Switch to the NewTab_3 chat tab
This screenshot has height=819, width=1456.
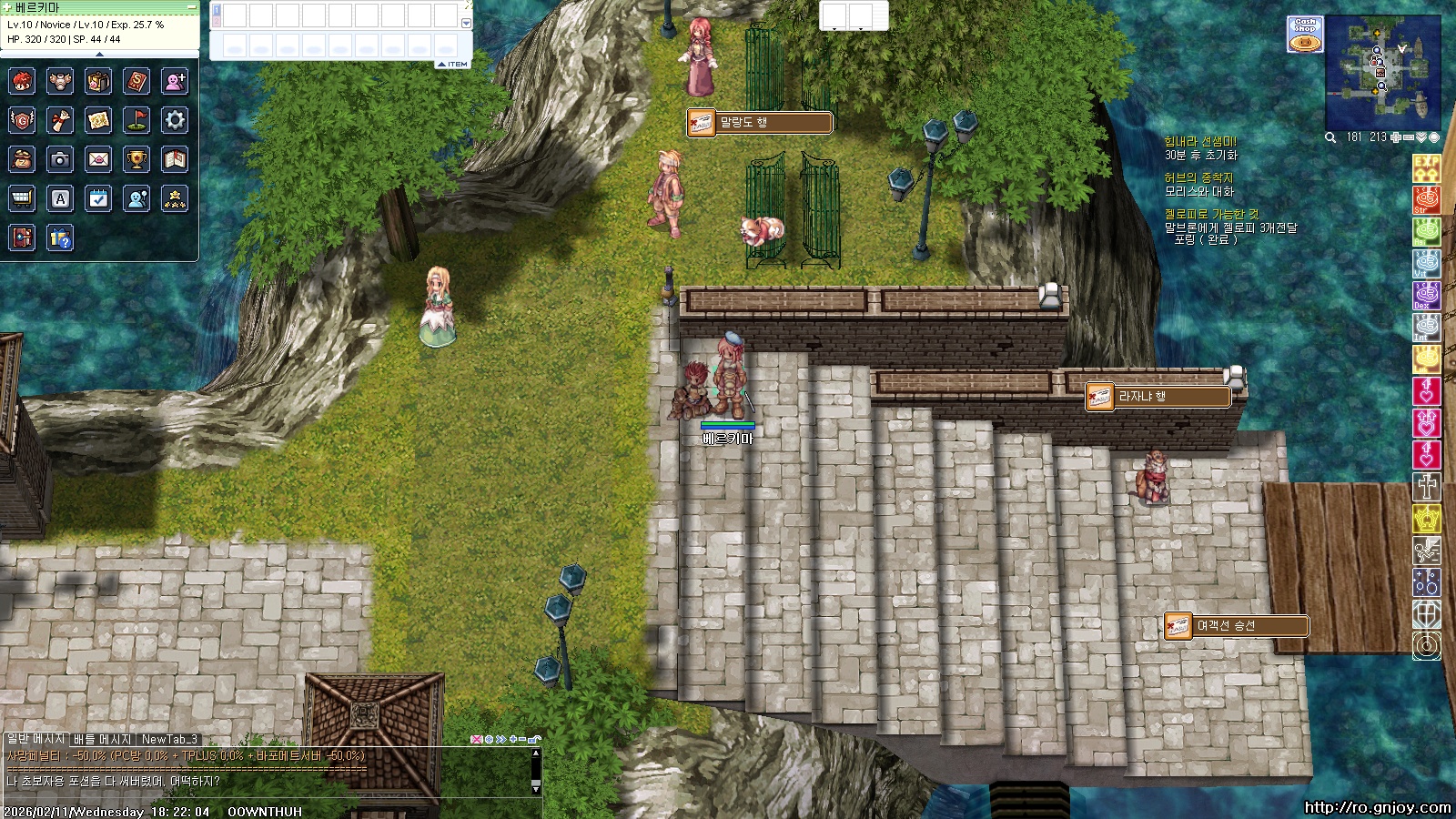pyautogui.click(x=169, y=739)
